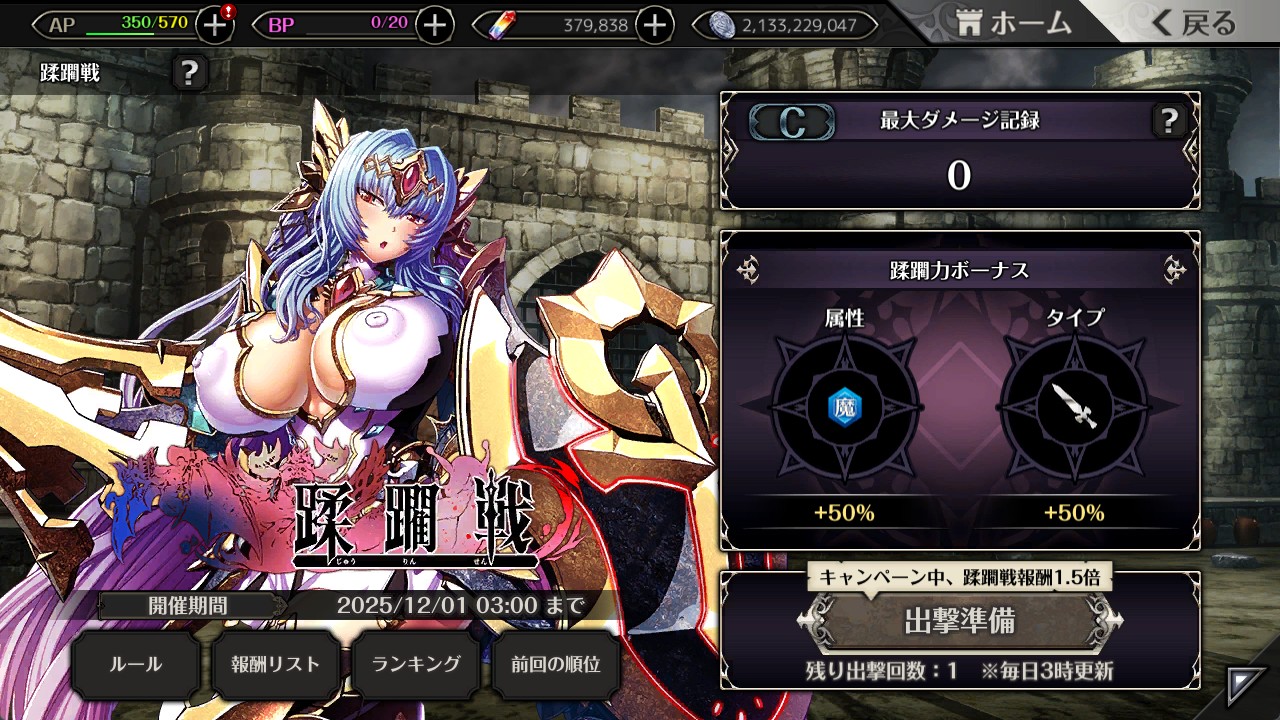This screenshot has height=720, width=1280.
Task: Refill BP using its plus button
Action: tap(434, 25)
